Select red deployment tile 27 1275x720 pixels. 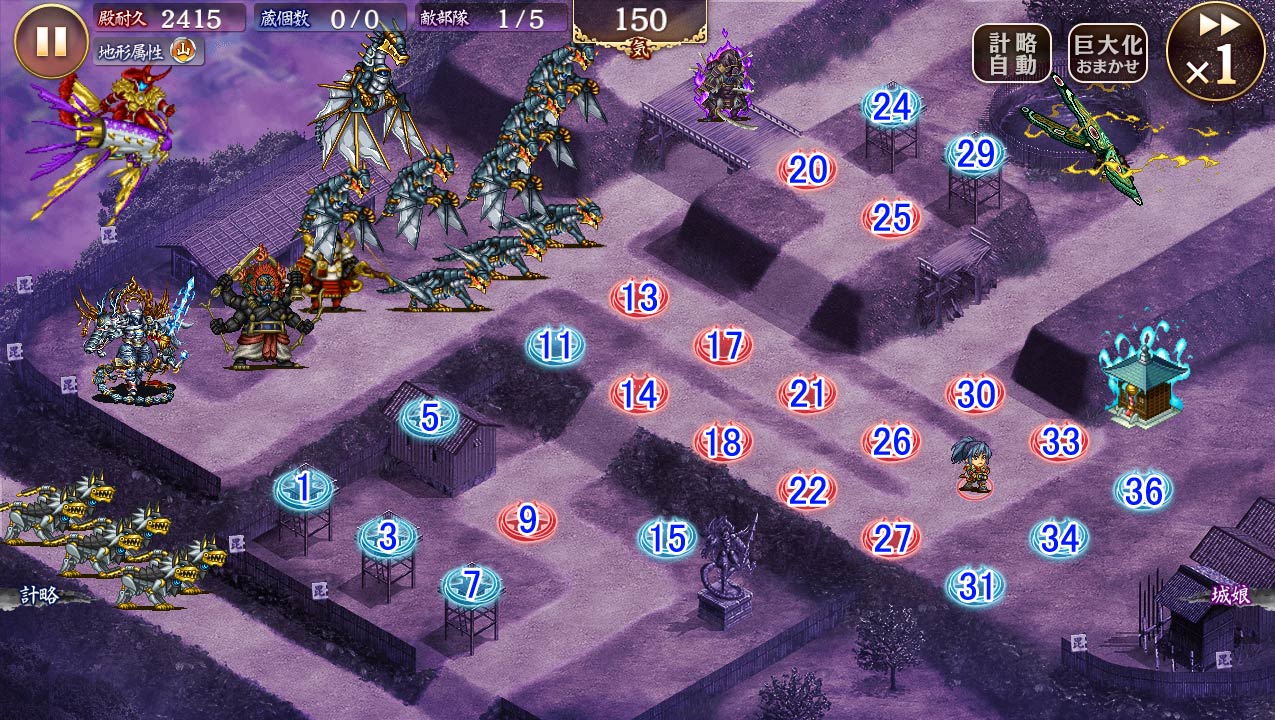point(891,538)
